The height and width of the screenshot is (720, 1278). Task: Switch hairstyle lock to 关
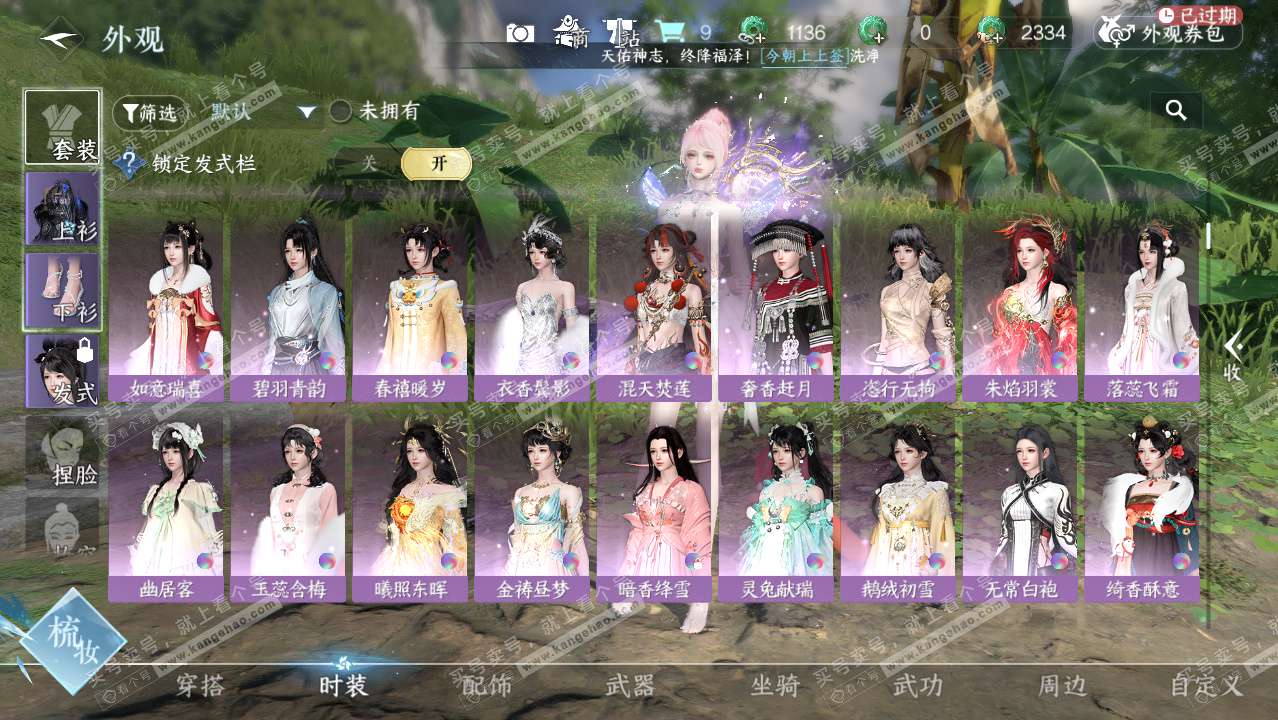369,164
